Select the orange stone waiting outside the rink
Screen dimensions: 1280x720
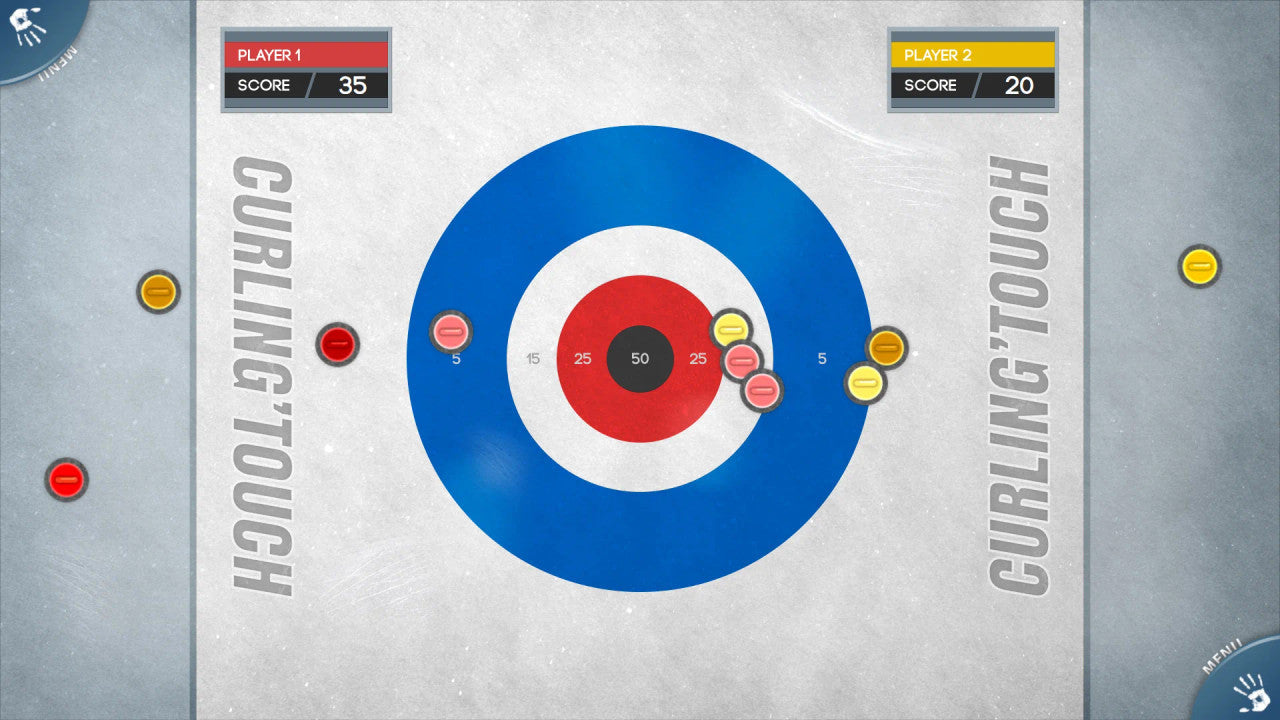point(158,292)
